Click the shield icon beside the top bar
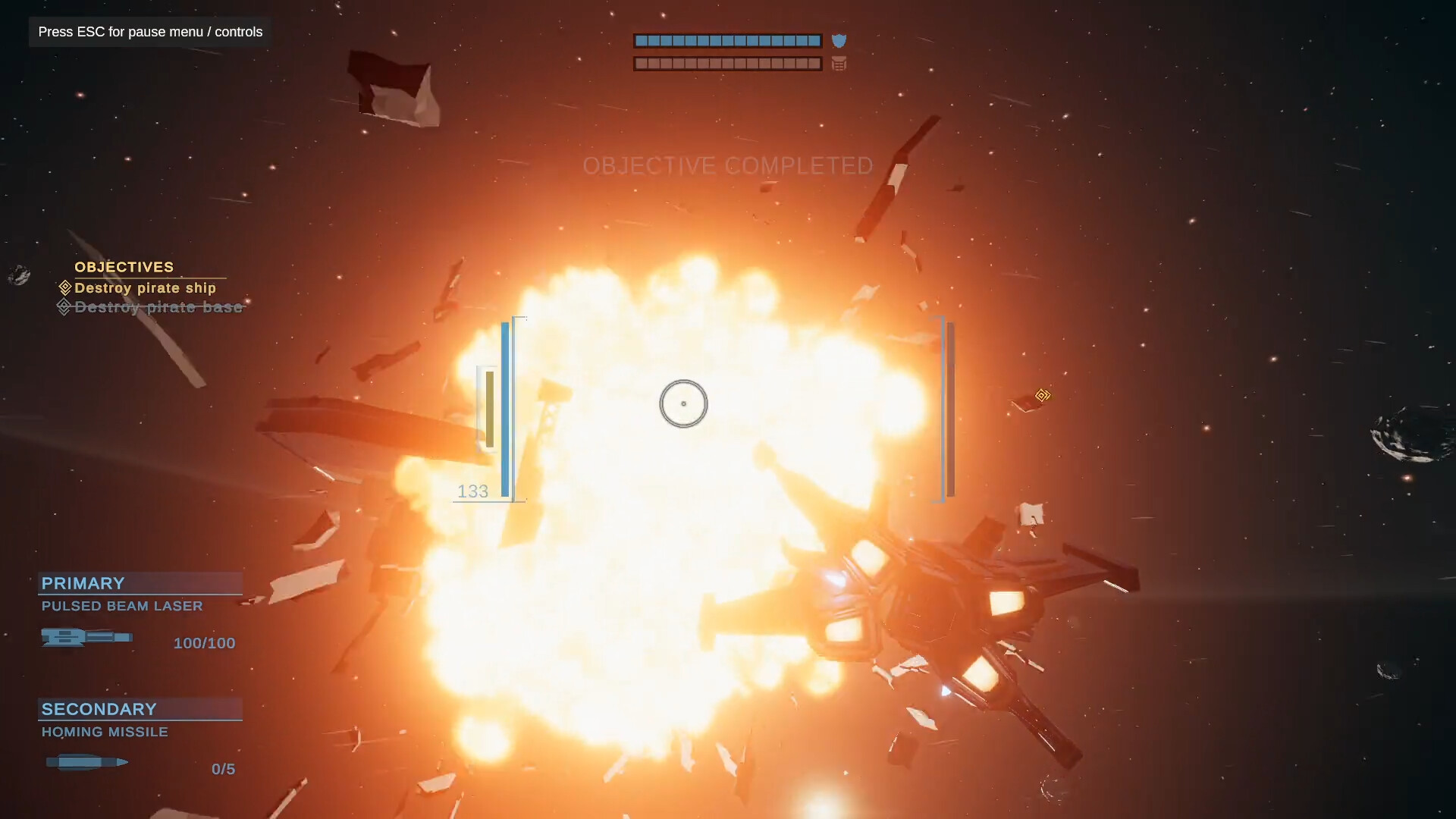This screenshot has width=1456, height=819. click(x=839, y=41)
